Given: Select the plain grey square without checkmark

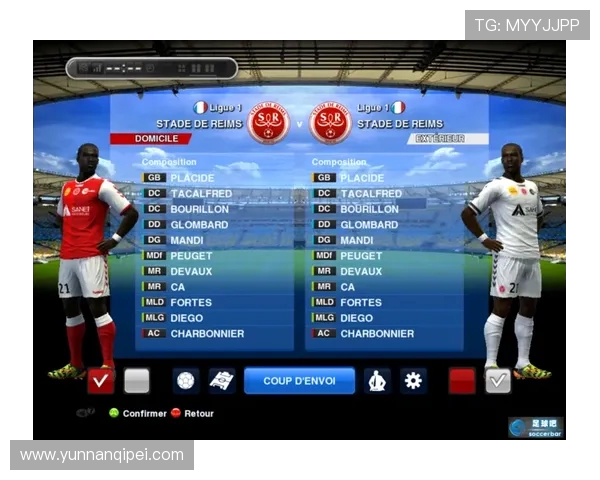Looking at the screenshot, I should (137, 381).
